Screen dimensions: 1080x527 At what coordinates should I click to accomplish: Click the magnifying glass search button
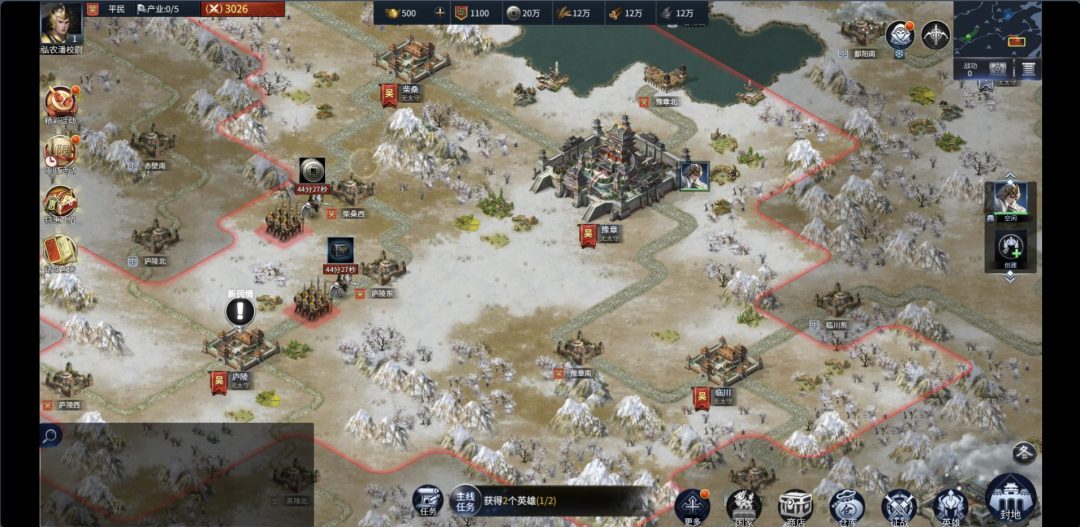50,435
